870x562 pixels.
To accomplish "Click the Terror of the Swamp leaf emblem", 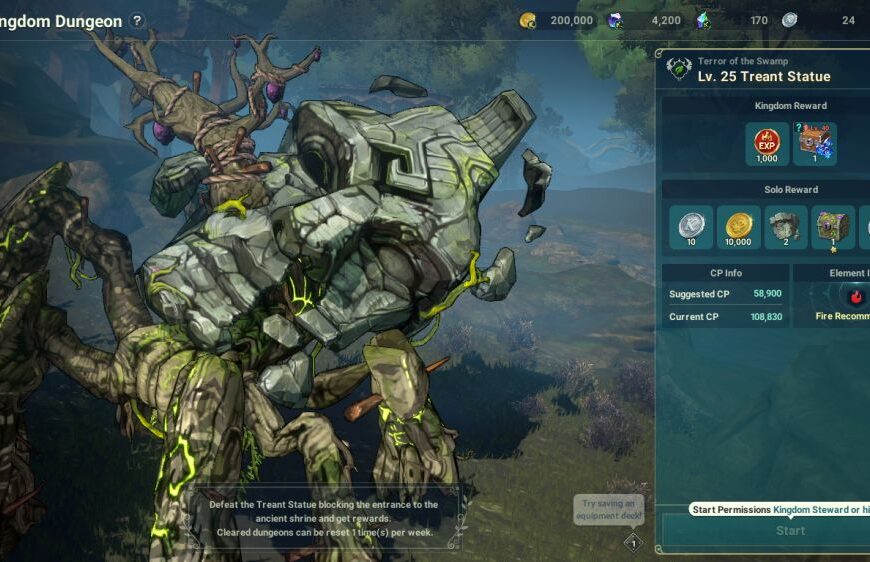I will coord(679,69).
